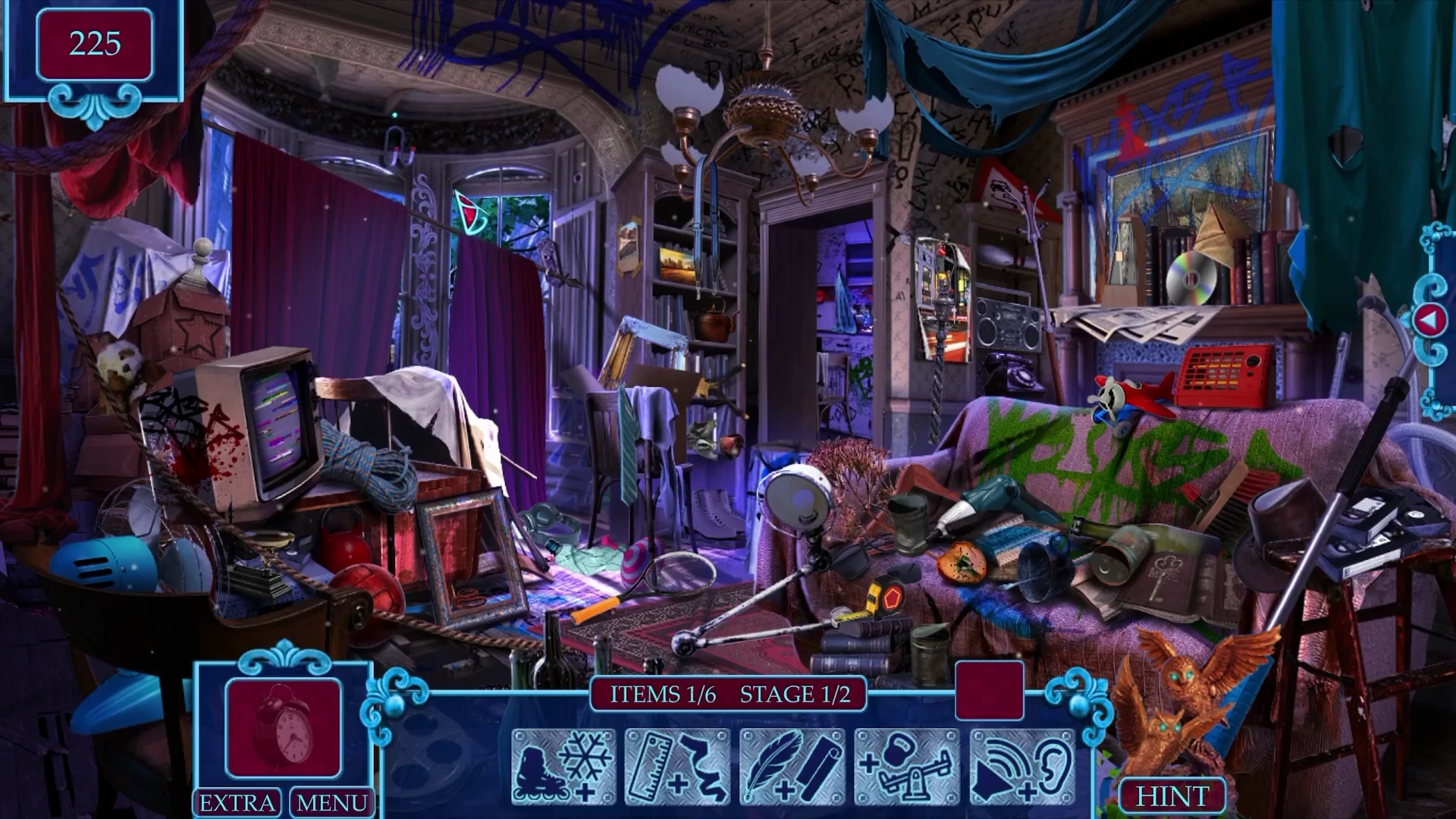Viewport: 1456px width, 819px height.
Task: Click the red arrow side-panel button
Action: 1428,322
